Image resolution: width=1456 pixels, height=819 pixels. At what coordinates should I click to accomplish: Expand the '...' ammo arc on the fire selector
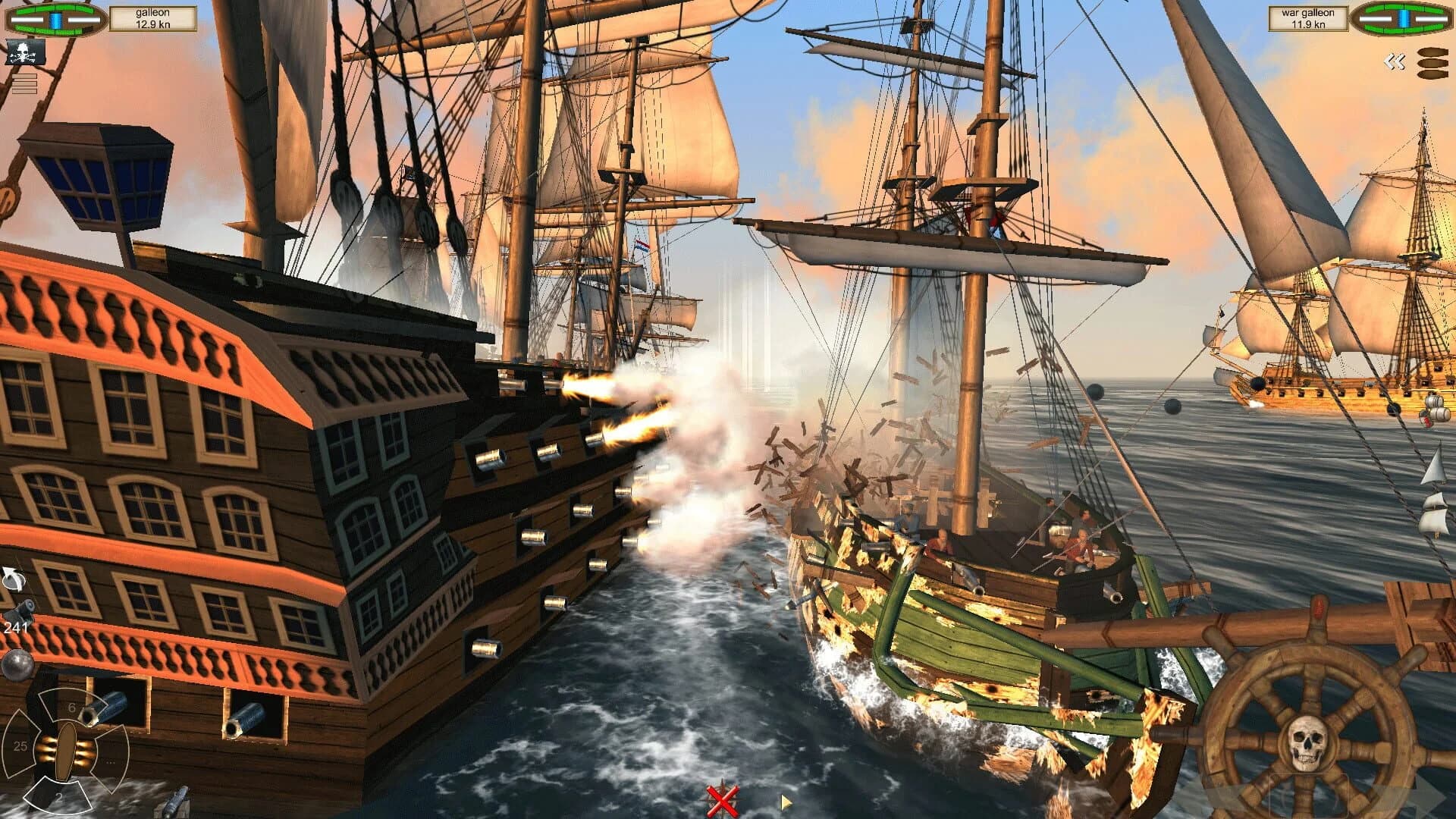pos(110,762)
